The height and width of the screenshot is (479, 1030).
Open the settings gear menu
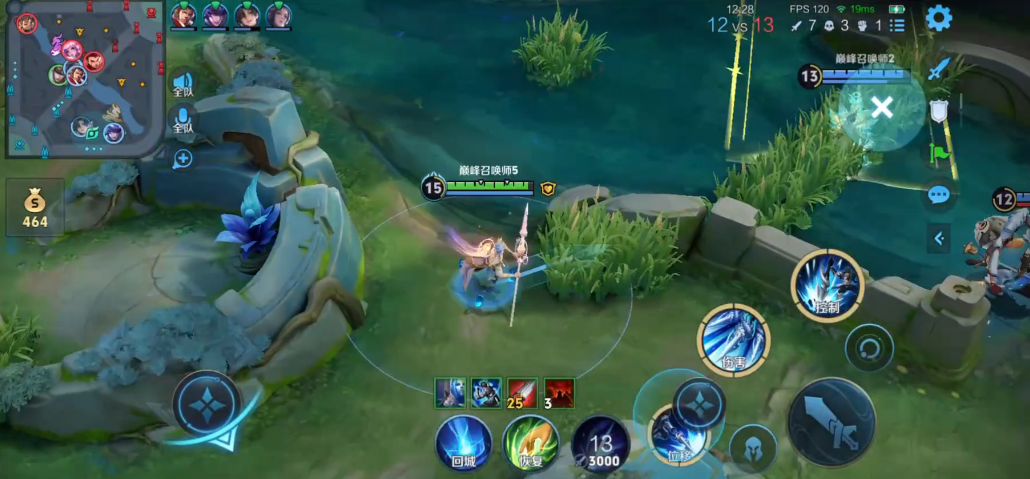coord(938,18)
